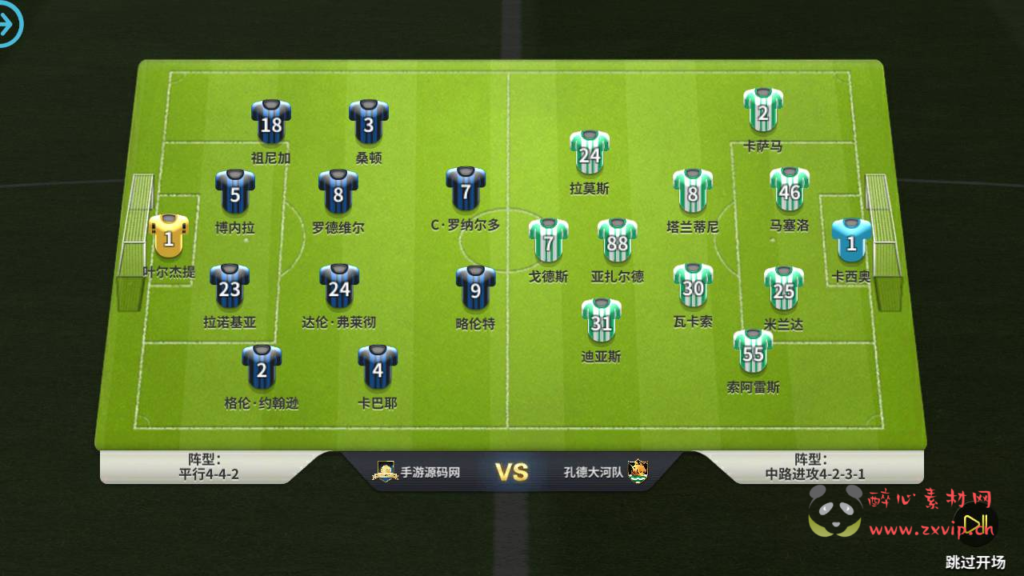This screenshot has height=576, width=1024.
Task: Choose striker C·罗纳尔多 number 7
Action: click(x=465, y=190)
